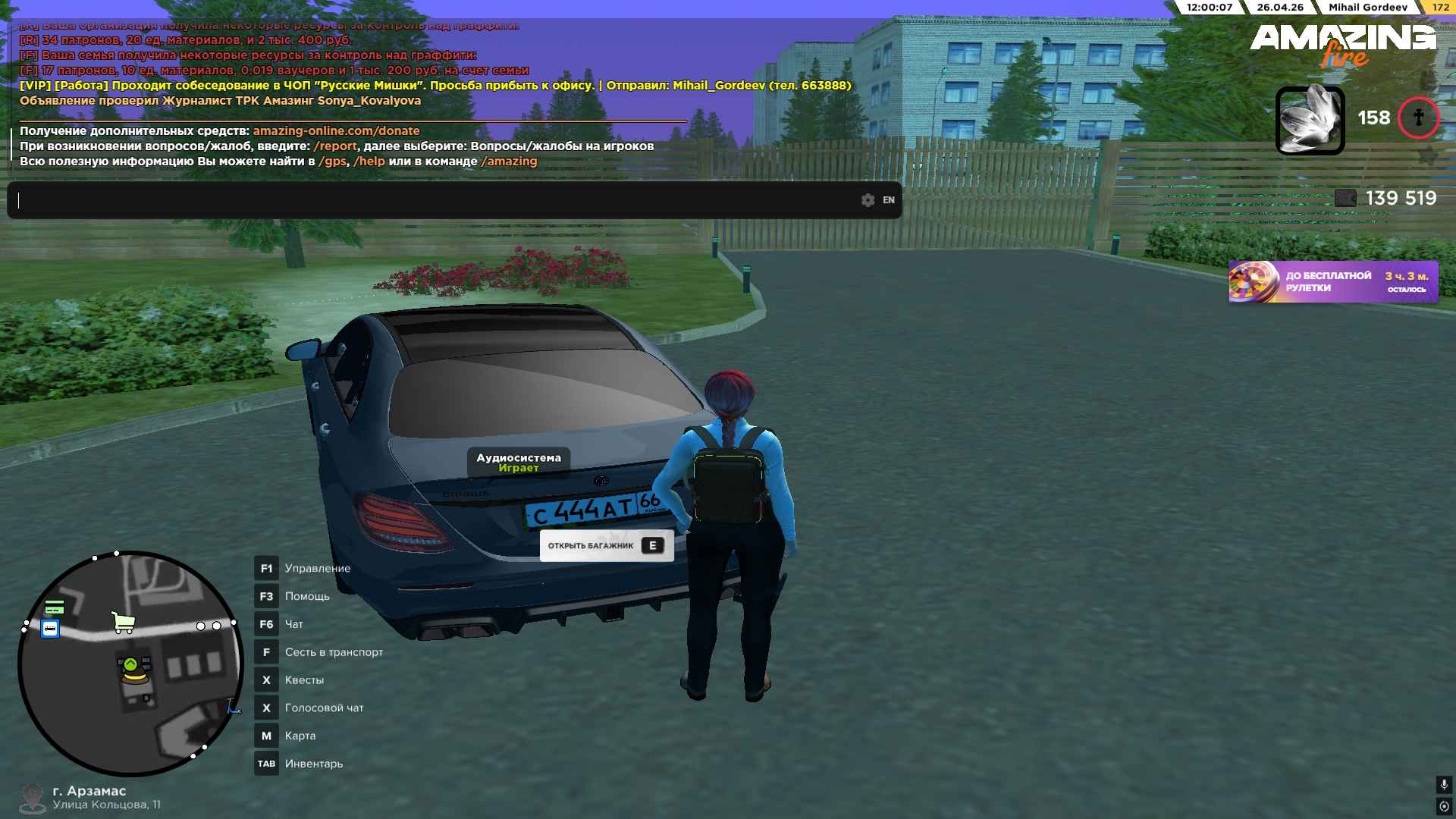Open chat settings via the gear icon
Screen dimensions: 1456x819
coord(868,200)
